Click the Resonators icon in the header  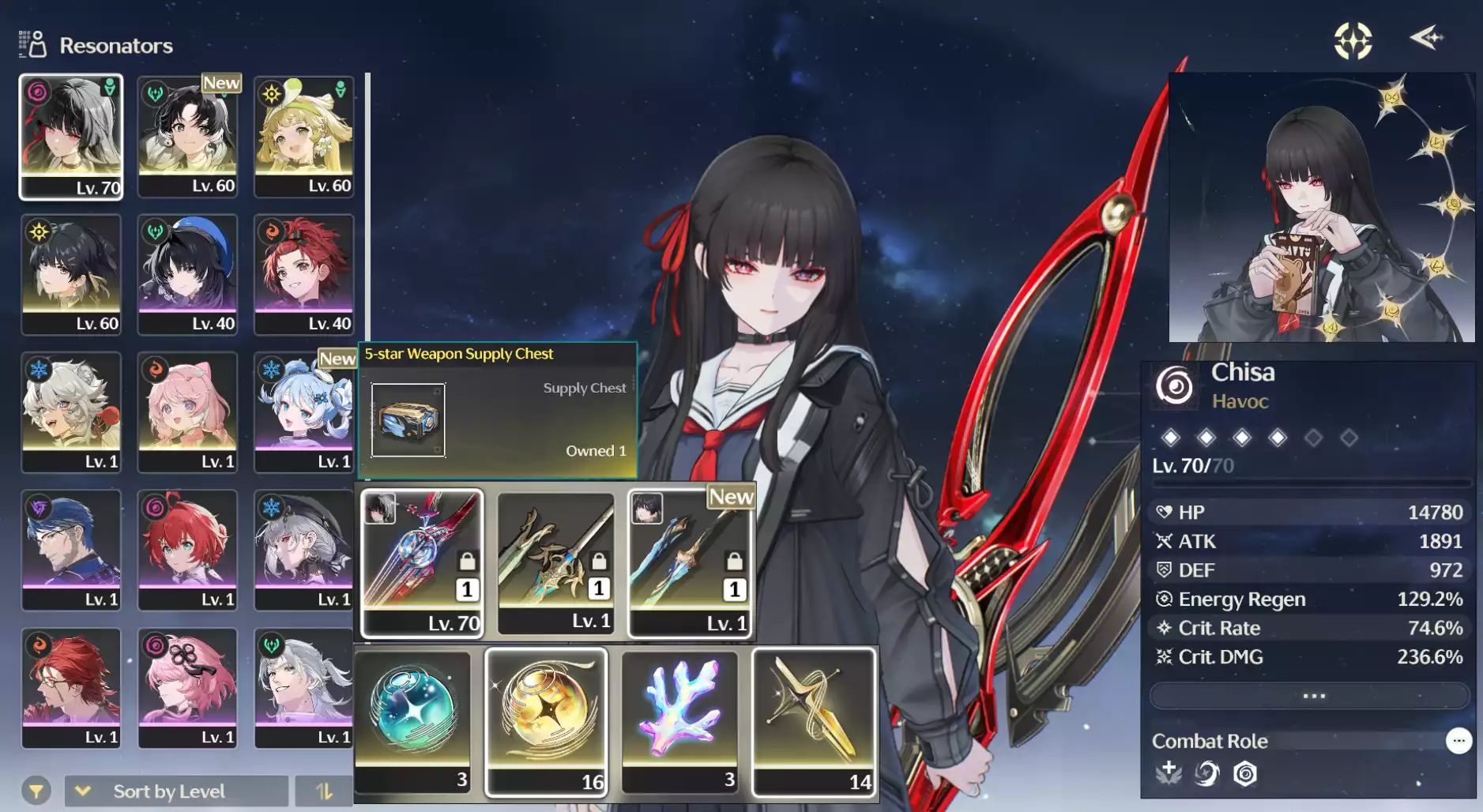coord(33,43)
